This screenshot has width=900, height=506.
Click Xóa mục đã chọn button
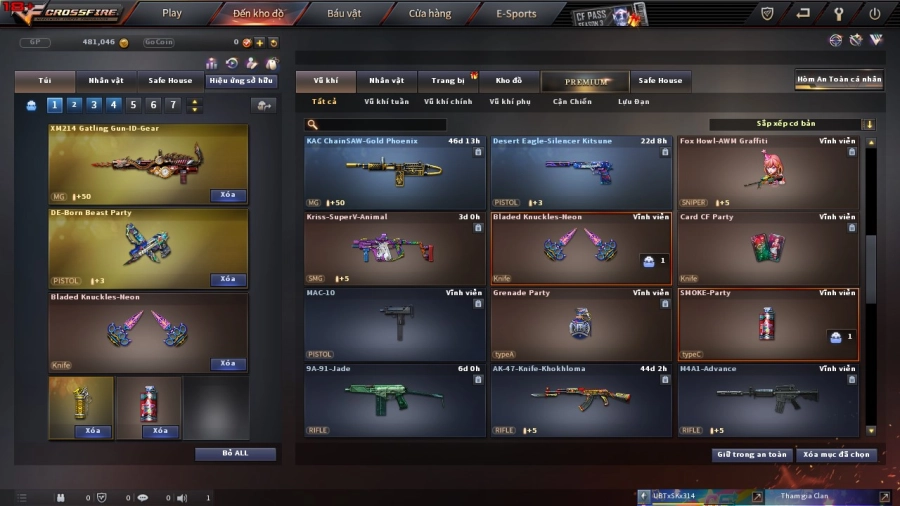(x=837, y=454)
